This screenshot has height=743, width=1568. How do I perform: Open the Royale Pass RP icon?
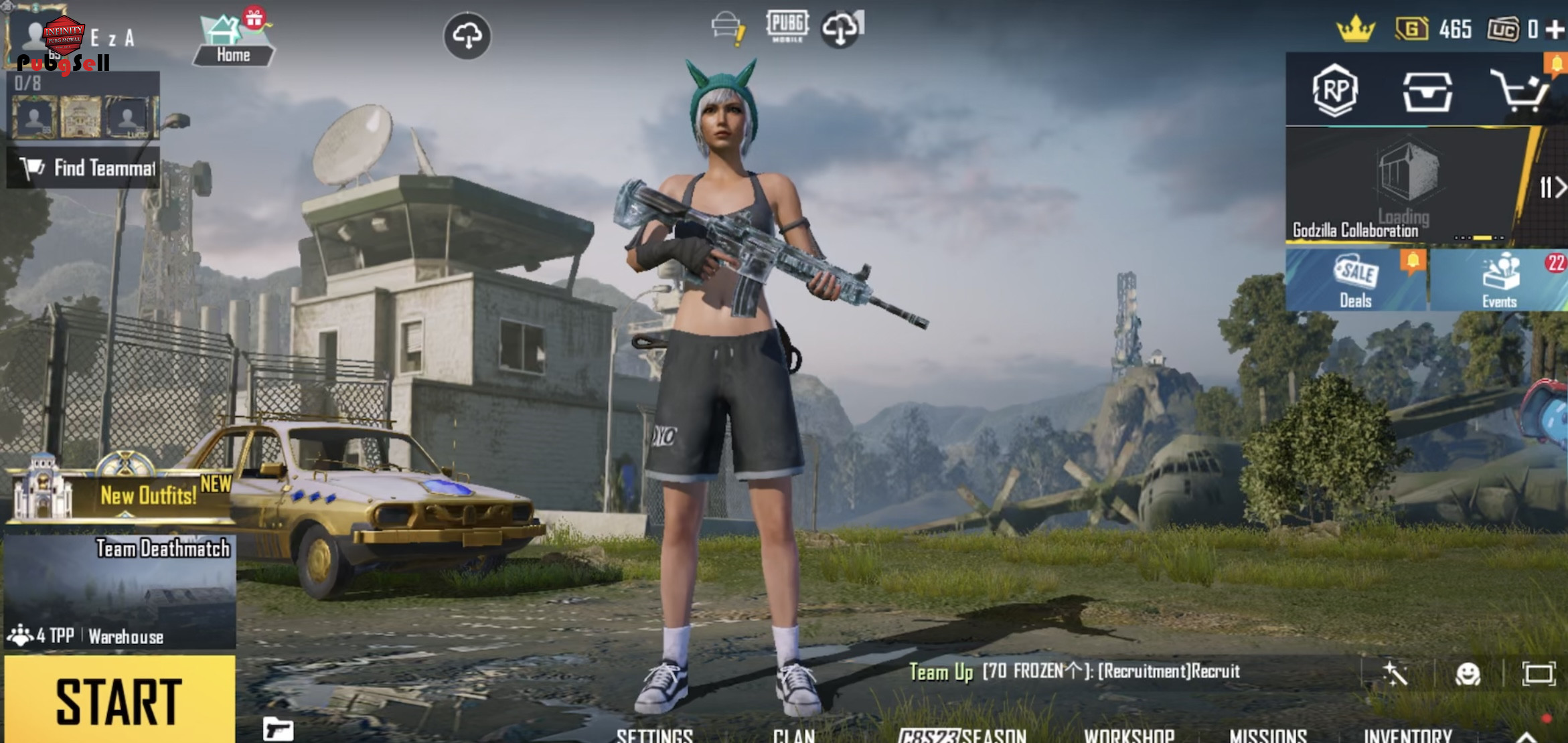1335,90
